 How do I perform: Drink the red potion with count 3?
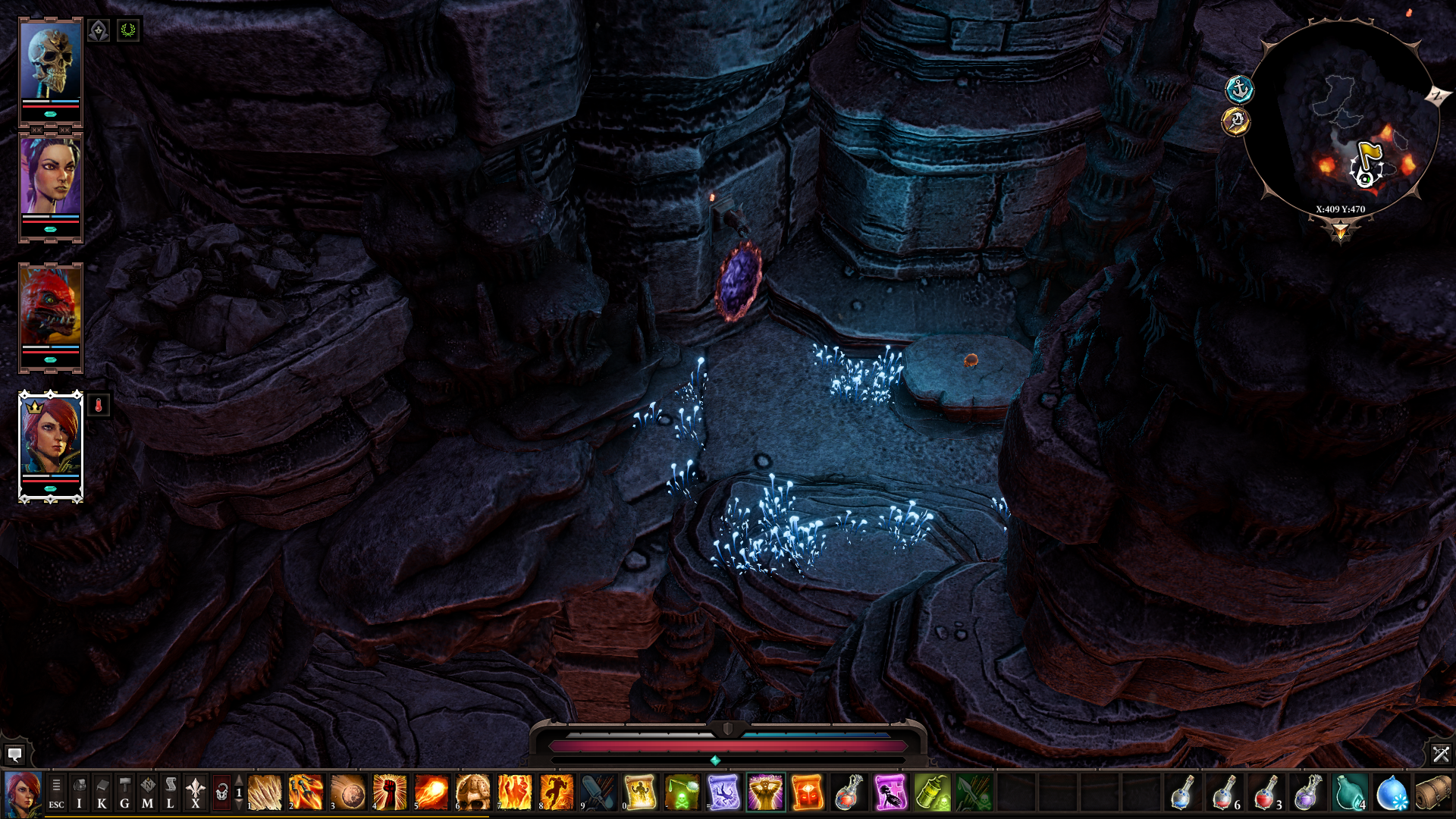point(1265,793)
